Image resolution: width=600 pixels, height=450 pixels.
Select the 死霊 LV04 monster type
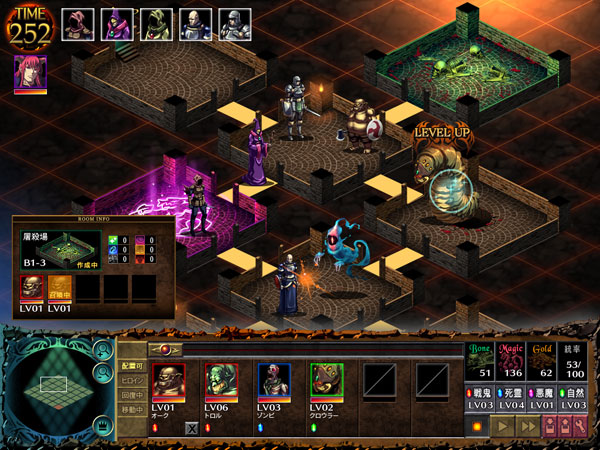[x=514, y=398]
